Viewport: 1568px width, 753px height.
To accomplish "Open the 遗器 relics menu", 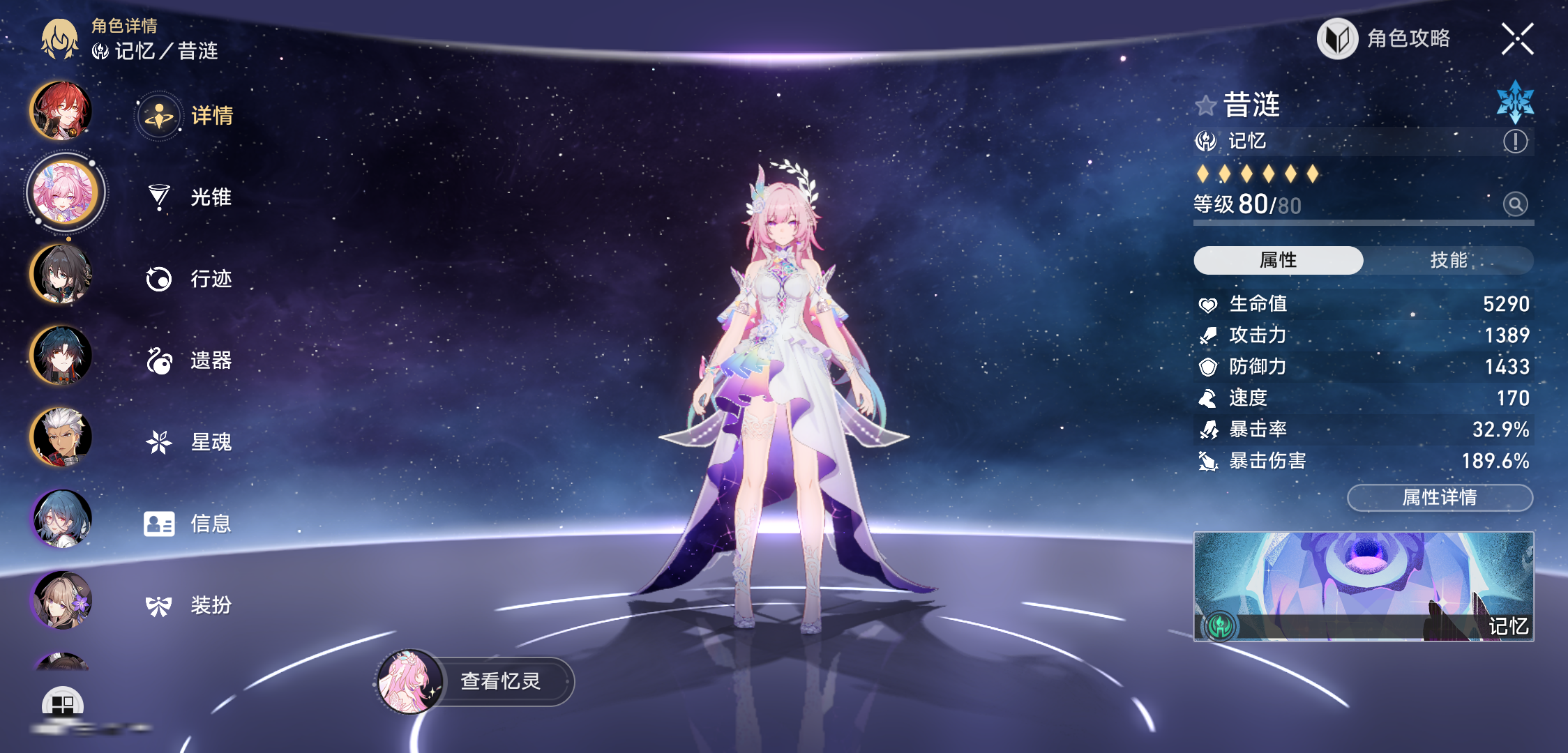I will (188, 360).
